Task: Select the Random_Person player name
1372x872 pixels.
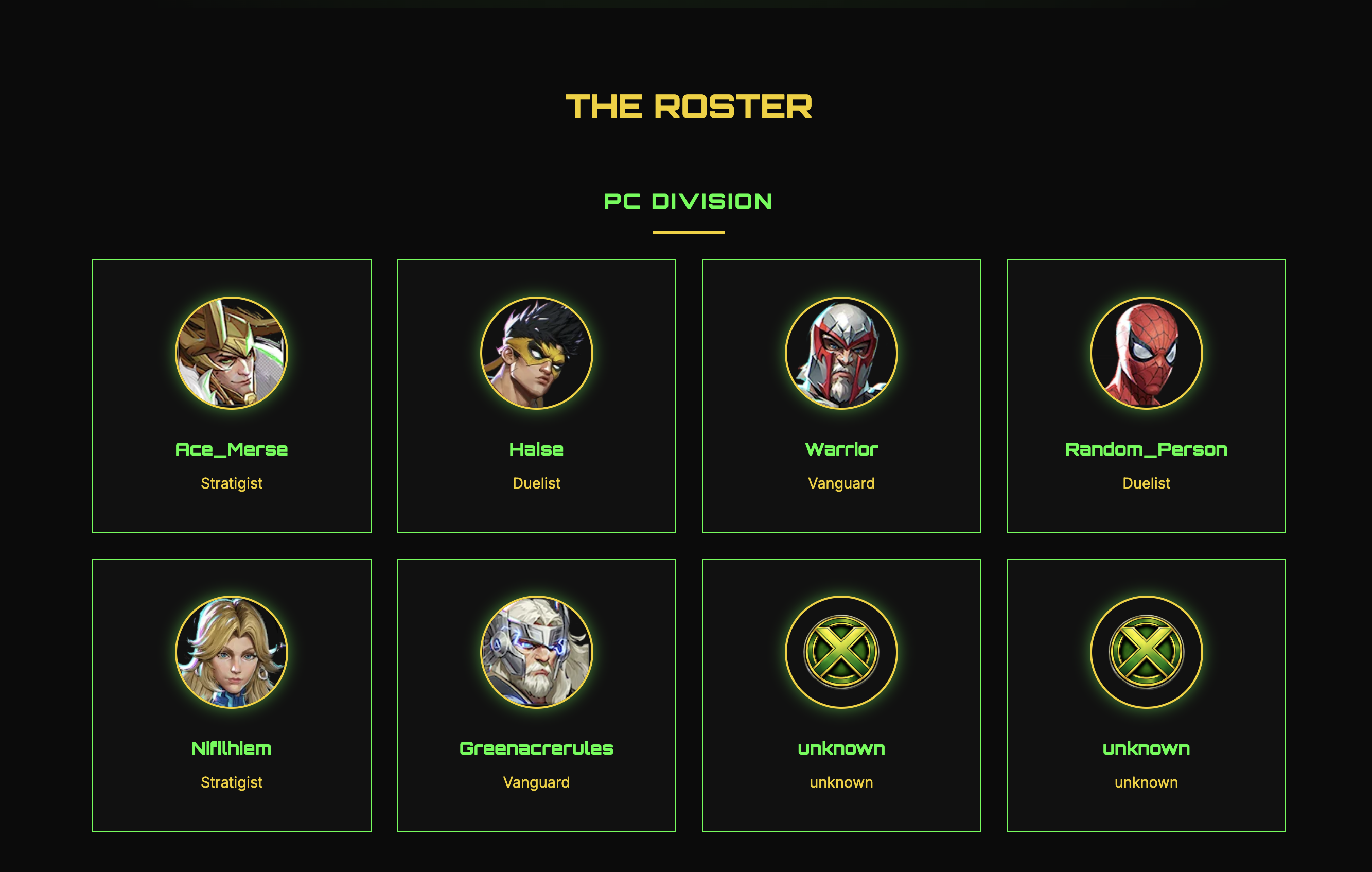Action: pos(1146,449)
